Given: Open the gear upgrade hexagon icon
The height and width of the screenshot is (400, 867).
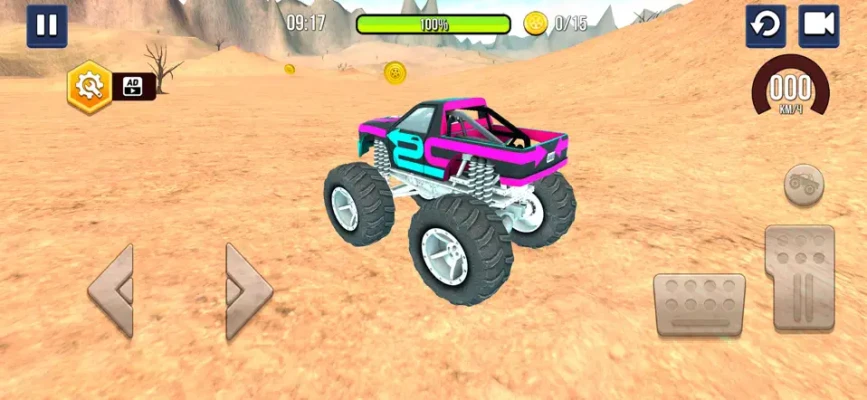Looking at the screenshot, I should pos(87,86).
